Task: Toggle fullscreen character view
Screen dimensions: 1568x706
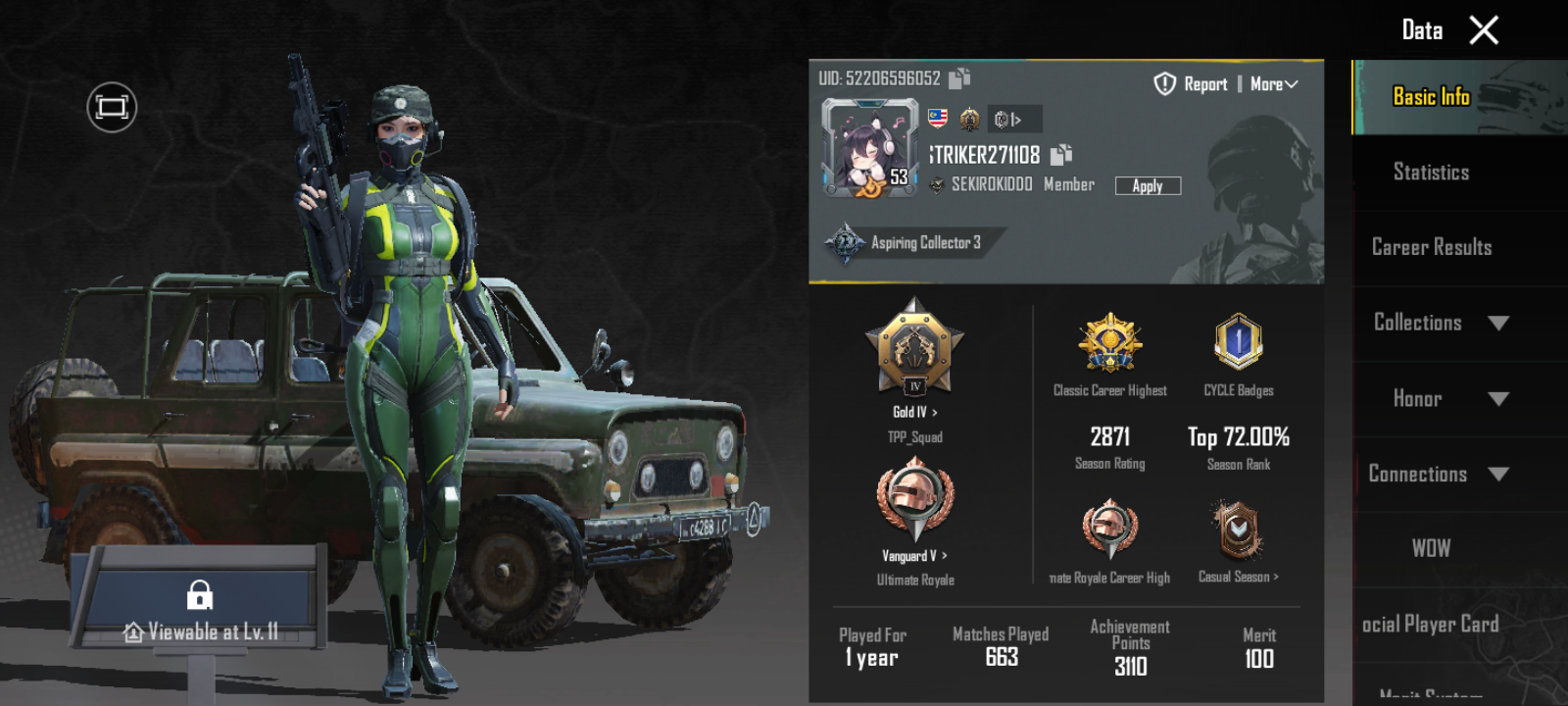Action: point(112,107)
